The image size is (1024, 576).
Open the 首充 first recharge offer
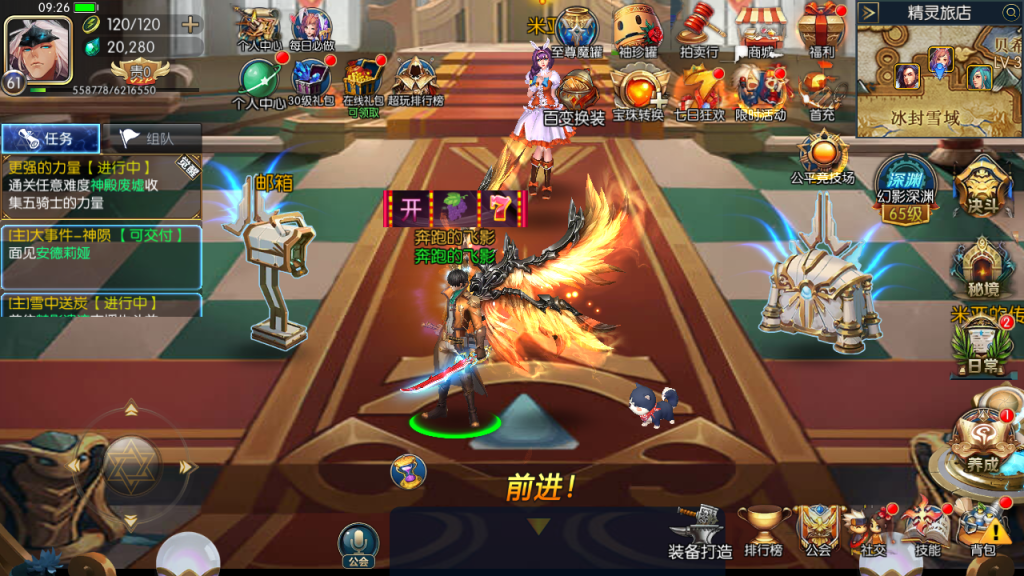click(822, 89)
